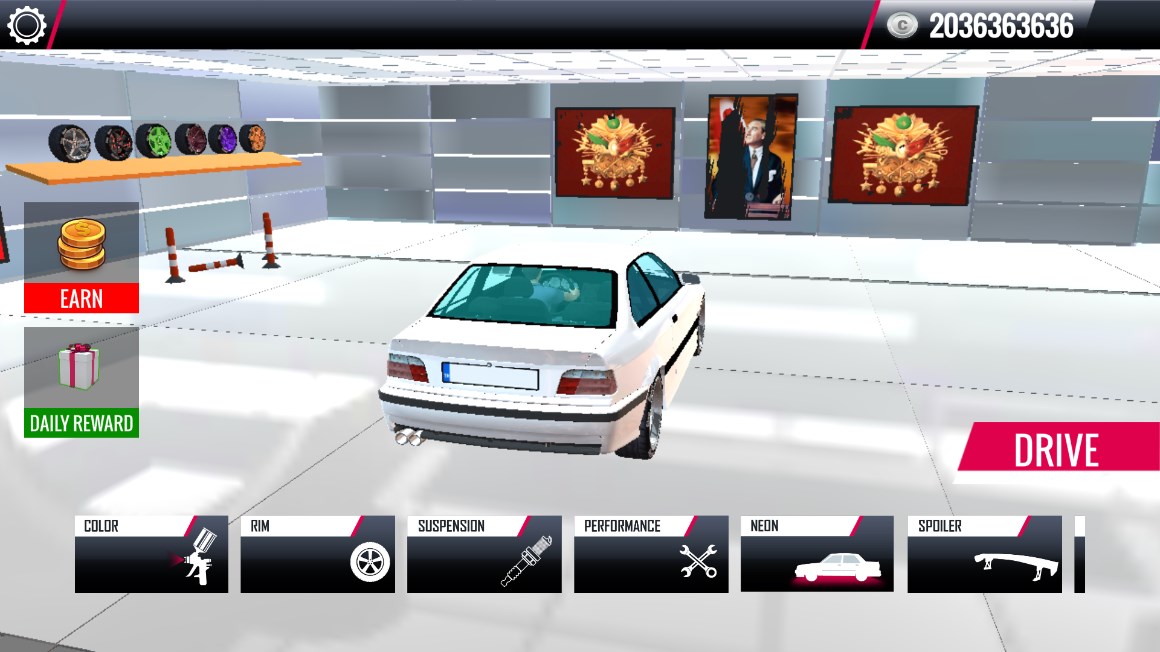Image resolution: width=1160 pixels, height=652 pixels.
Task: Start driving with the Drive button
Action: 1056,452
